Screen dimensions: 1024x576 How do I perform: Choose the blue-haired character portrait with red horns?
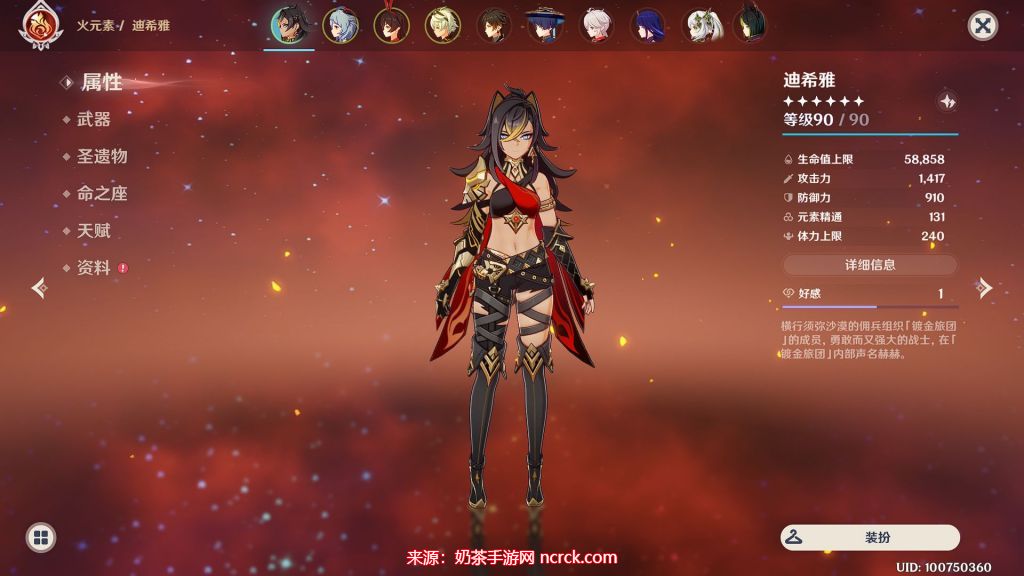click(x=341, y=25)
